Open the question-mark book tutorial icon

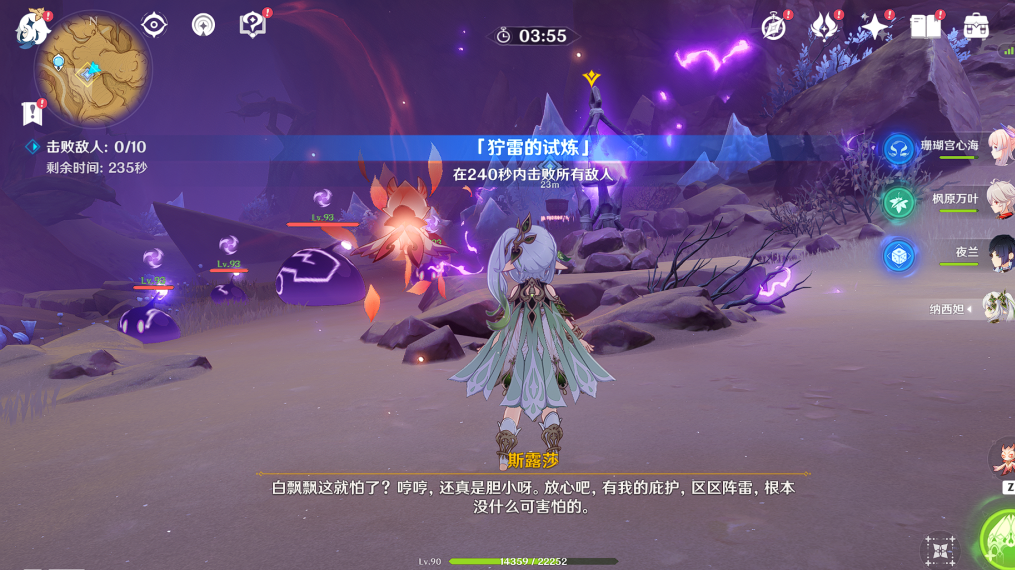254,25
